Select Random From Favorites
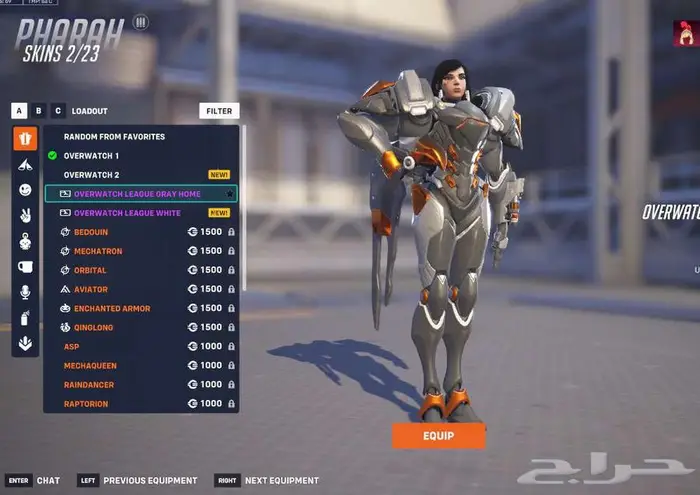Screen dimensions: 700x495 (x=114, y=136)
